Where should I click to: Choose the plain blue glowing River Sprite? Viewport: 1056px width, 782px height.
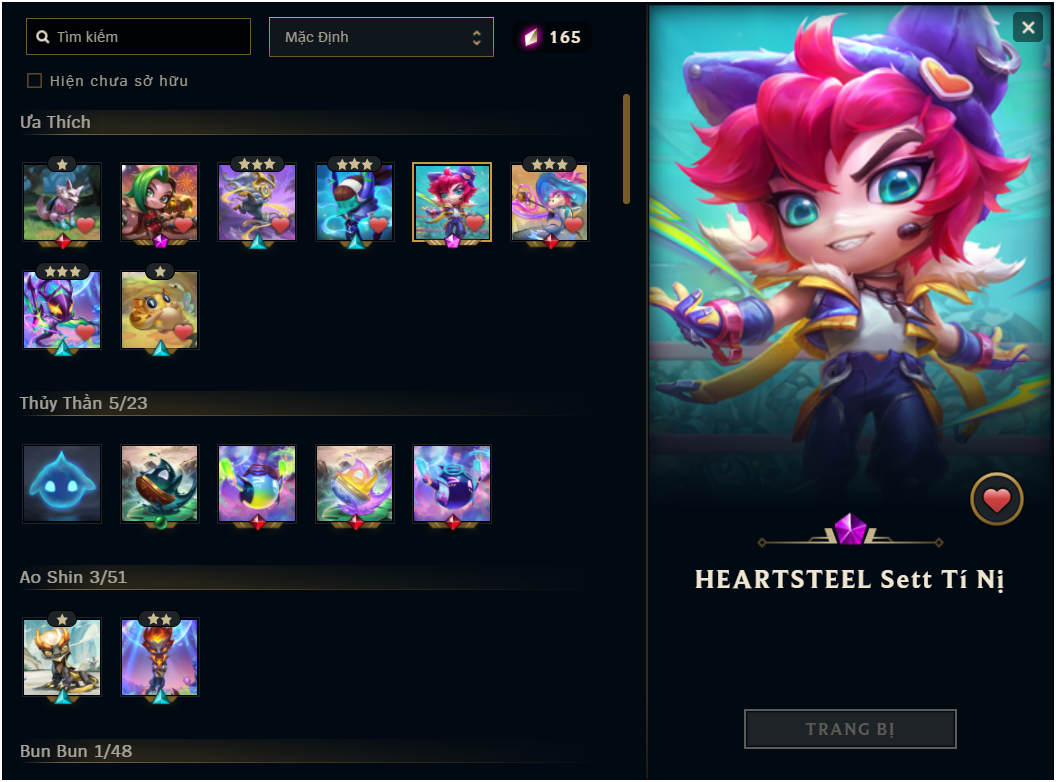click(62, 484)
